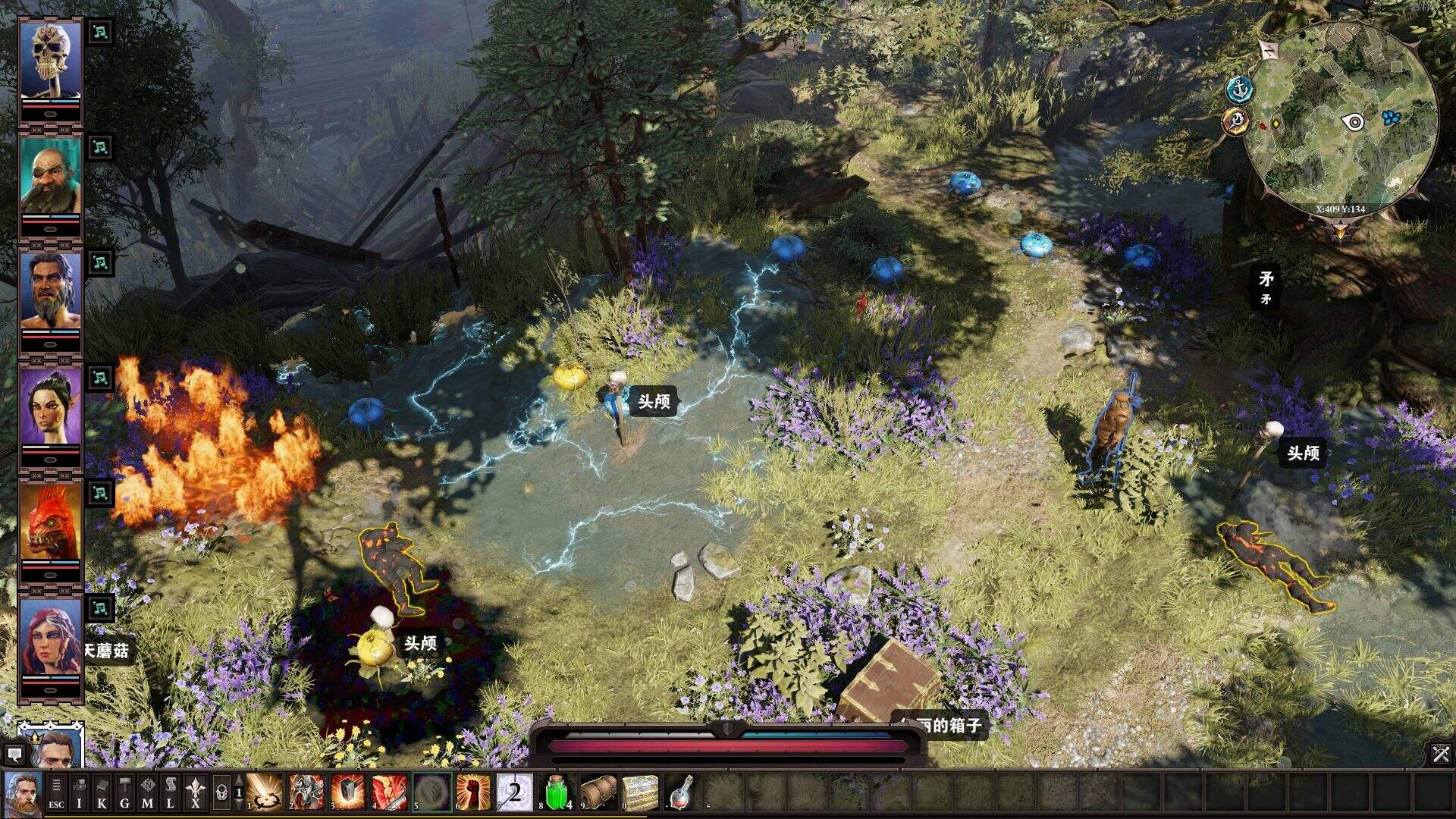Select the skeleton character portrait
1456x819 pixels.
tap(50, 61)
